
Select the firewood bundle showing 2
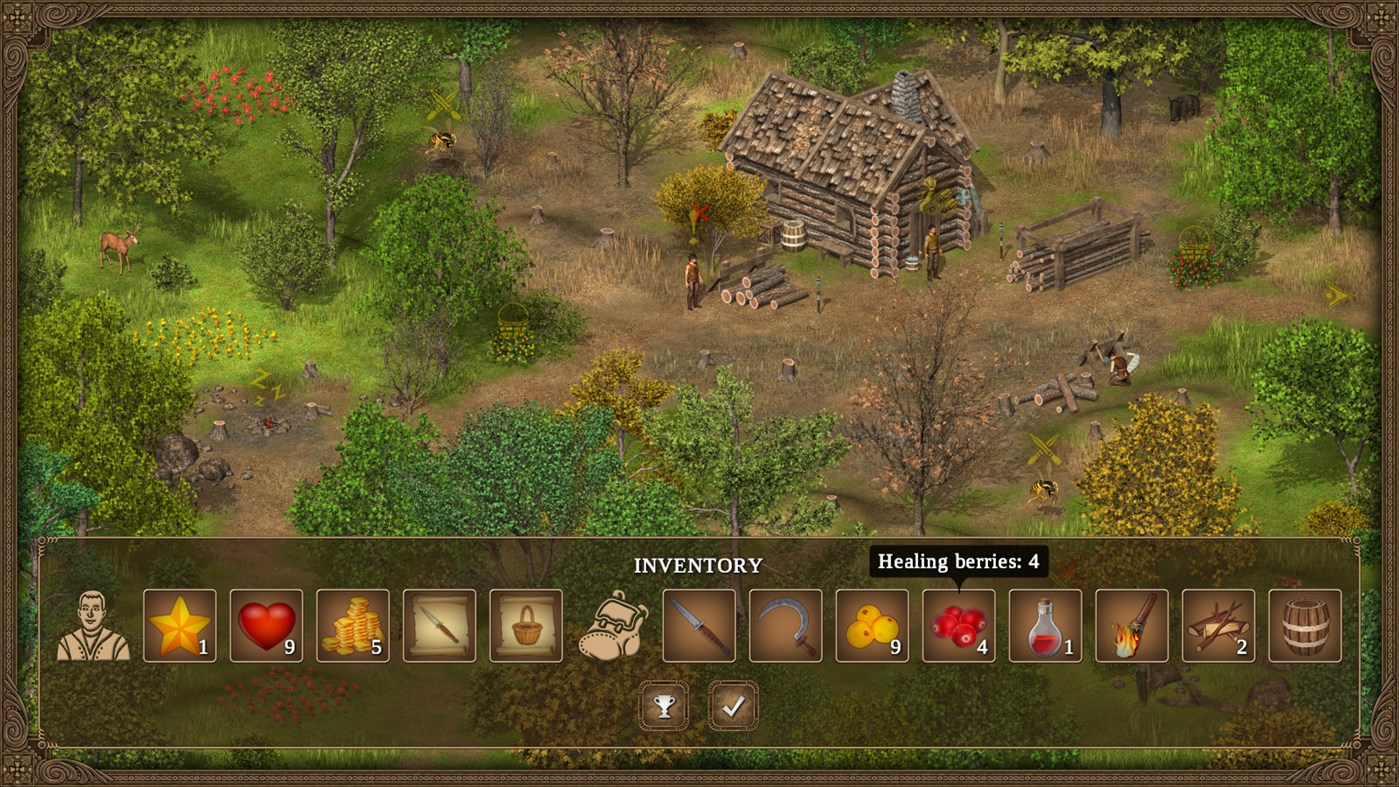coord(1218,625)
